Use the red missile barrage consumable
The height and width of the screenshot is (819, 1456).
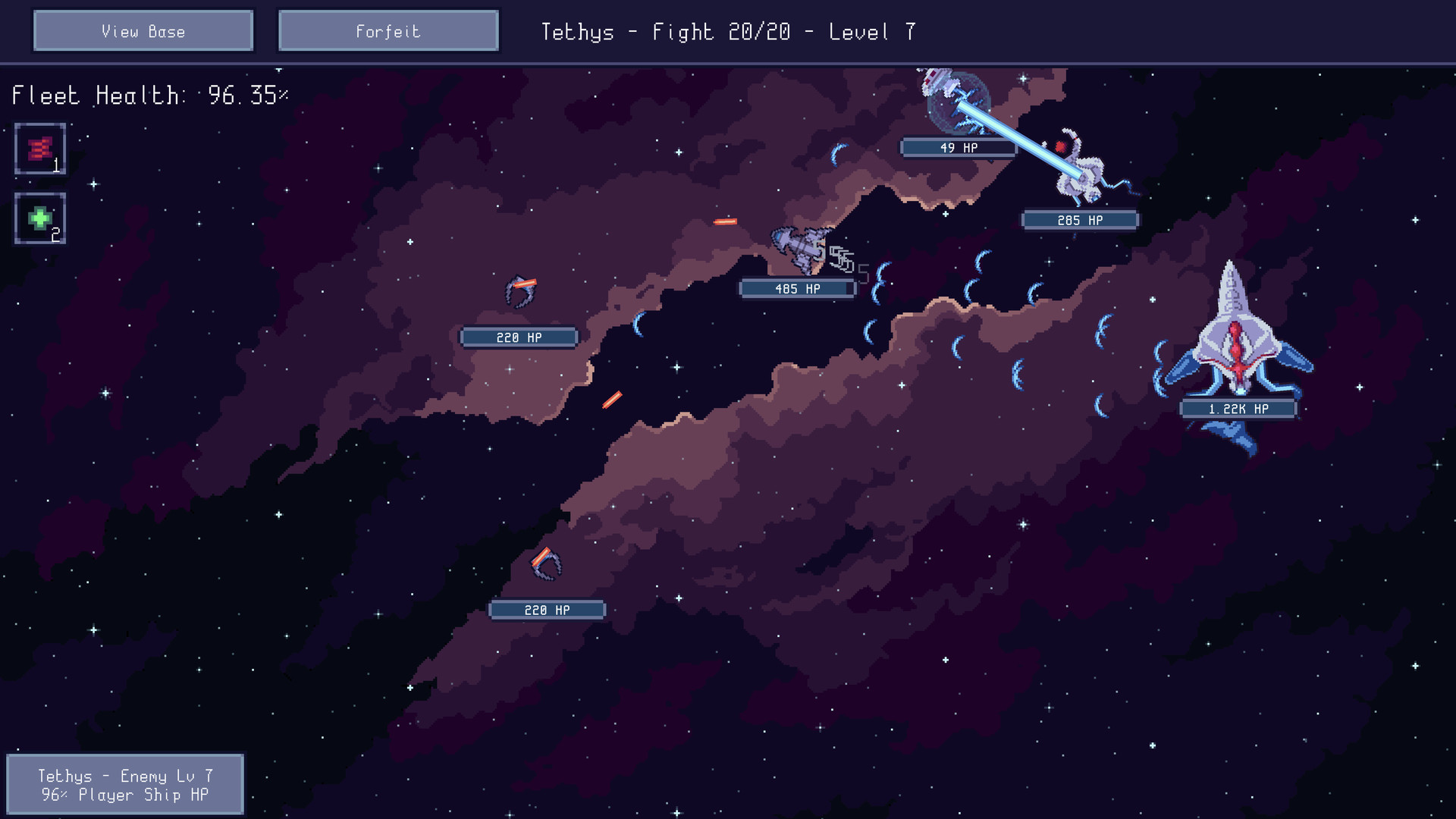(39, 147)
